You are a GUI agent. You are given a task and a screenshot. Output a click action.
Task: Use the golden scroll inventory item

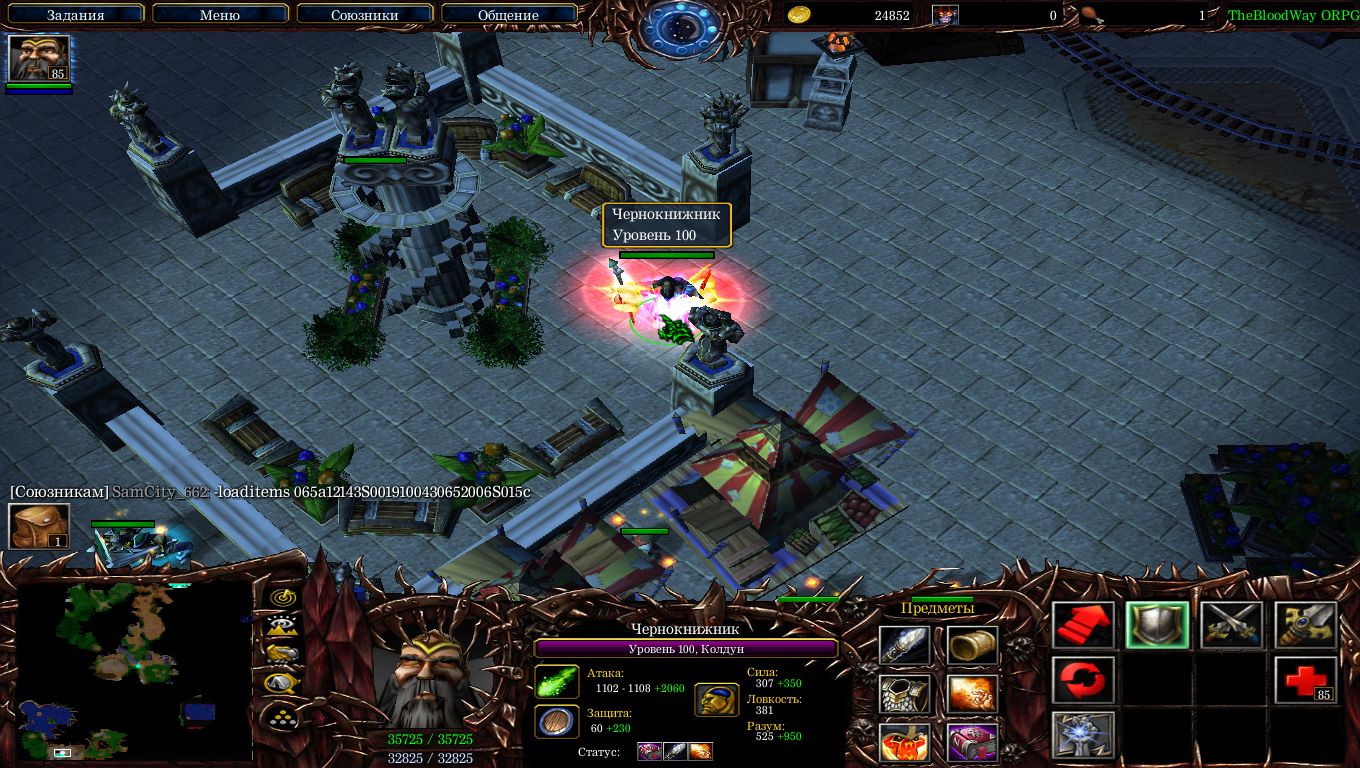972,645
